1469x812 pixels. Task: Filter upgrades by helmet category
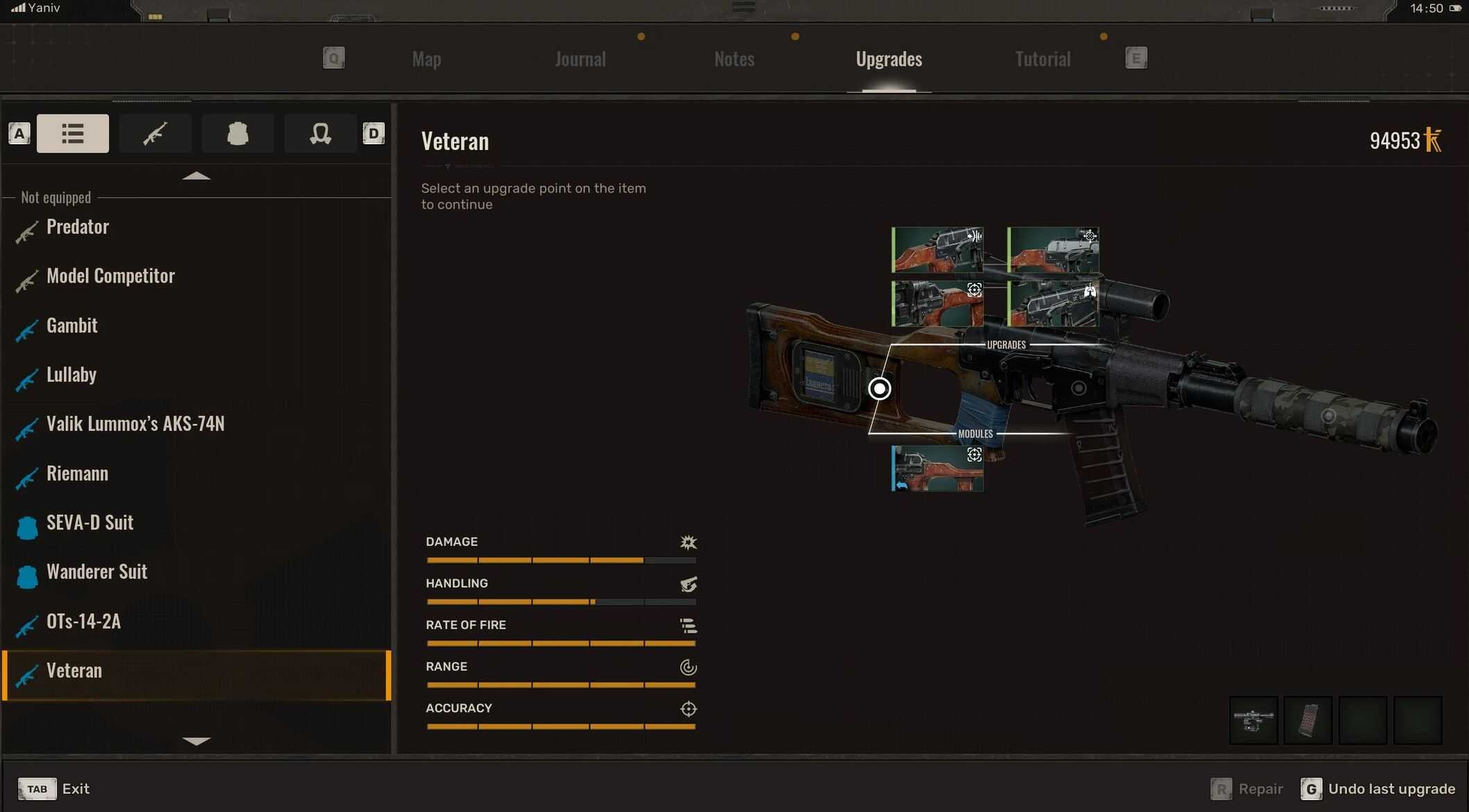click(x=320, y=133)
